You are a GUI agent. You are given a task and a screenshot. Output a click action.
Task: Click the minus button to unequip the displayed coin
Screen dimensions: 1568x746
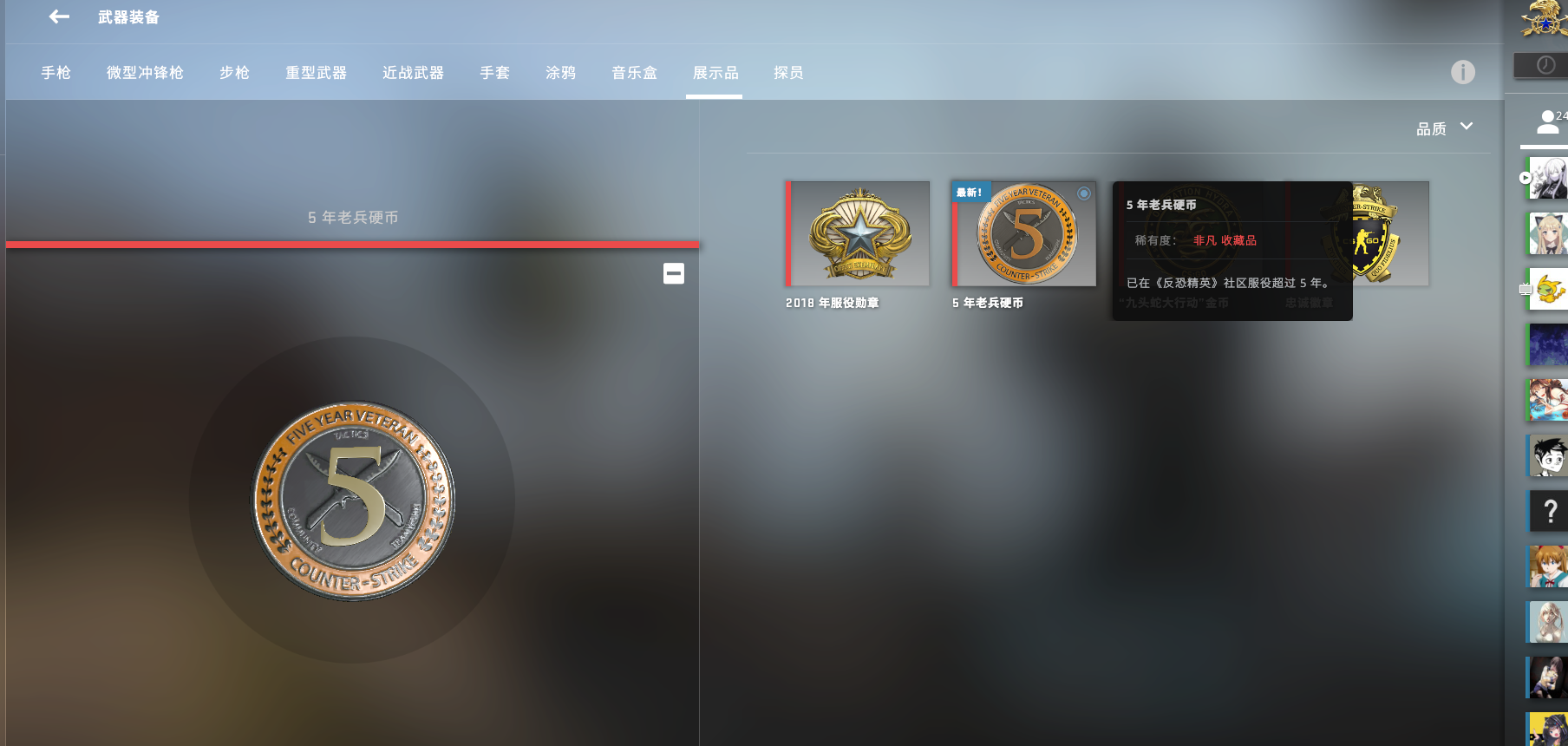click(675, 273)
